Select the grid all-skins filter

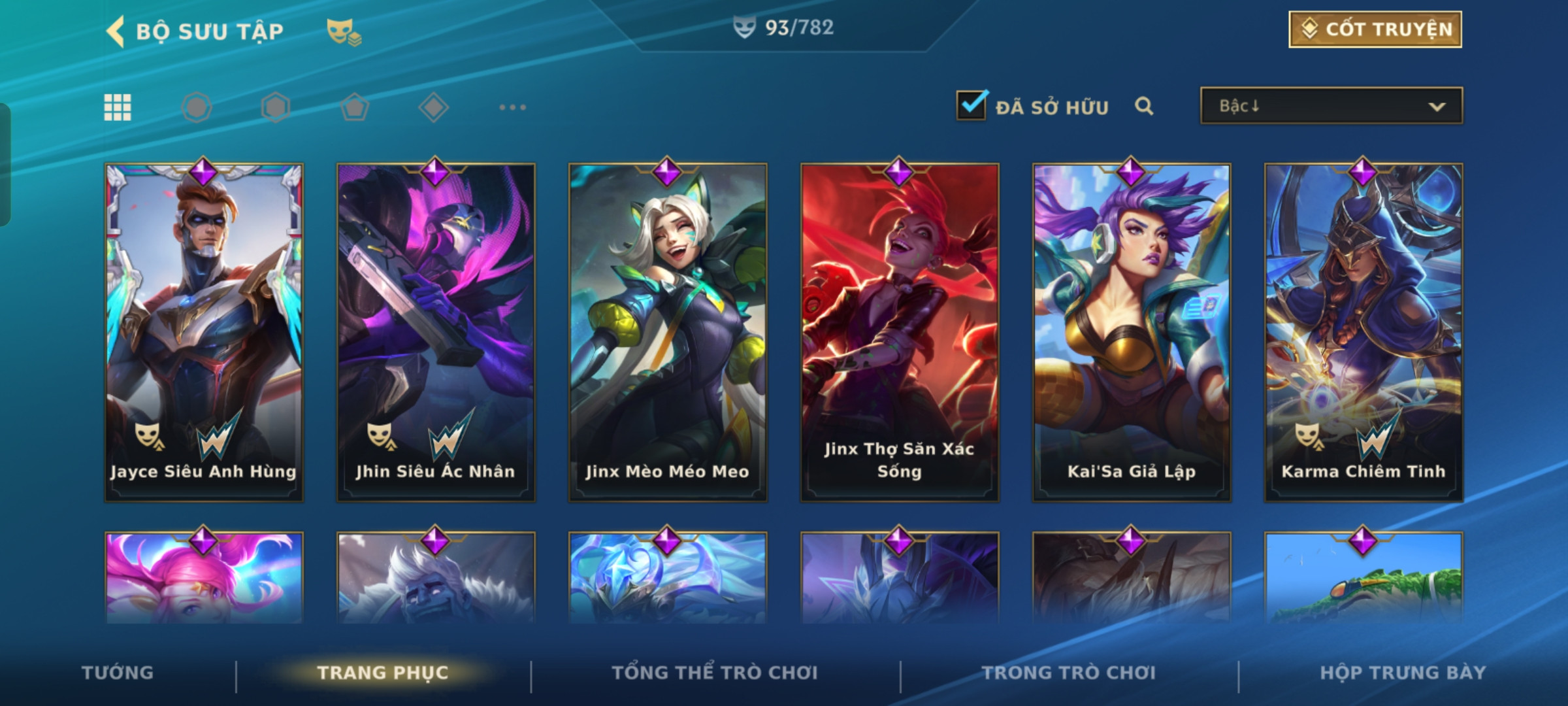pyautogui.click(x=118, y=107)
